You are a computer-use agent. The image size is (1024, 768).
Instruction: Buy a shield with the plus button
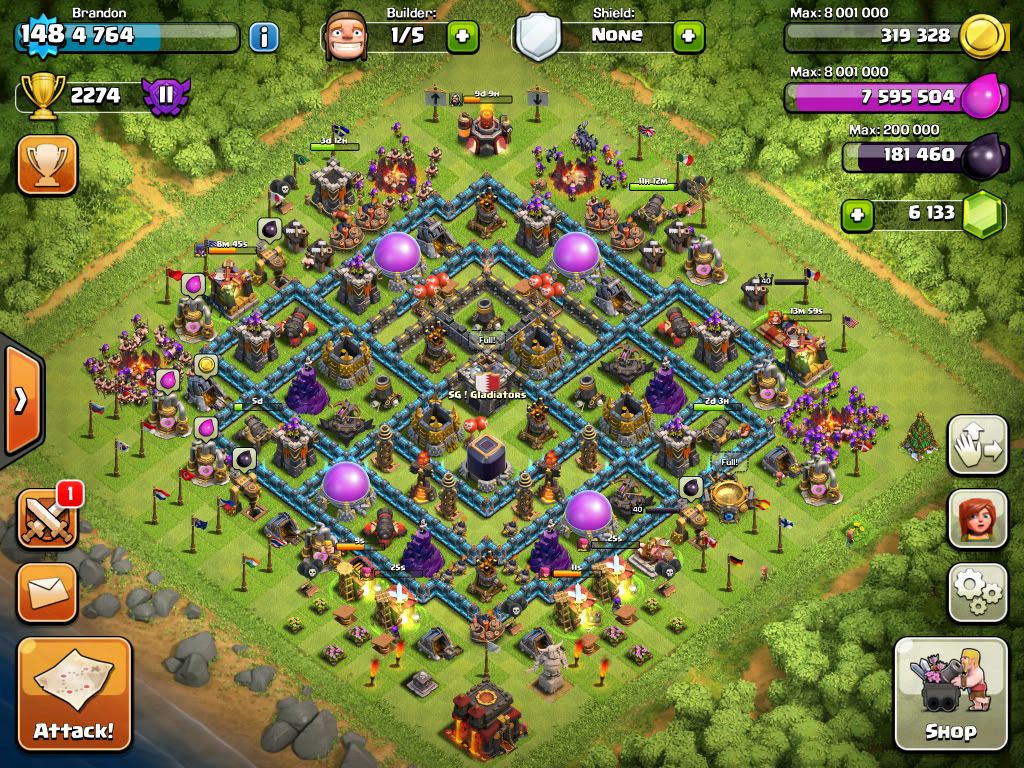(688, 37)
